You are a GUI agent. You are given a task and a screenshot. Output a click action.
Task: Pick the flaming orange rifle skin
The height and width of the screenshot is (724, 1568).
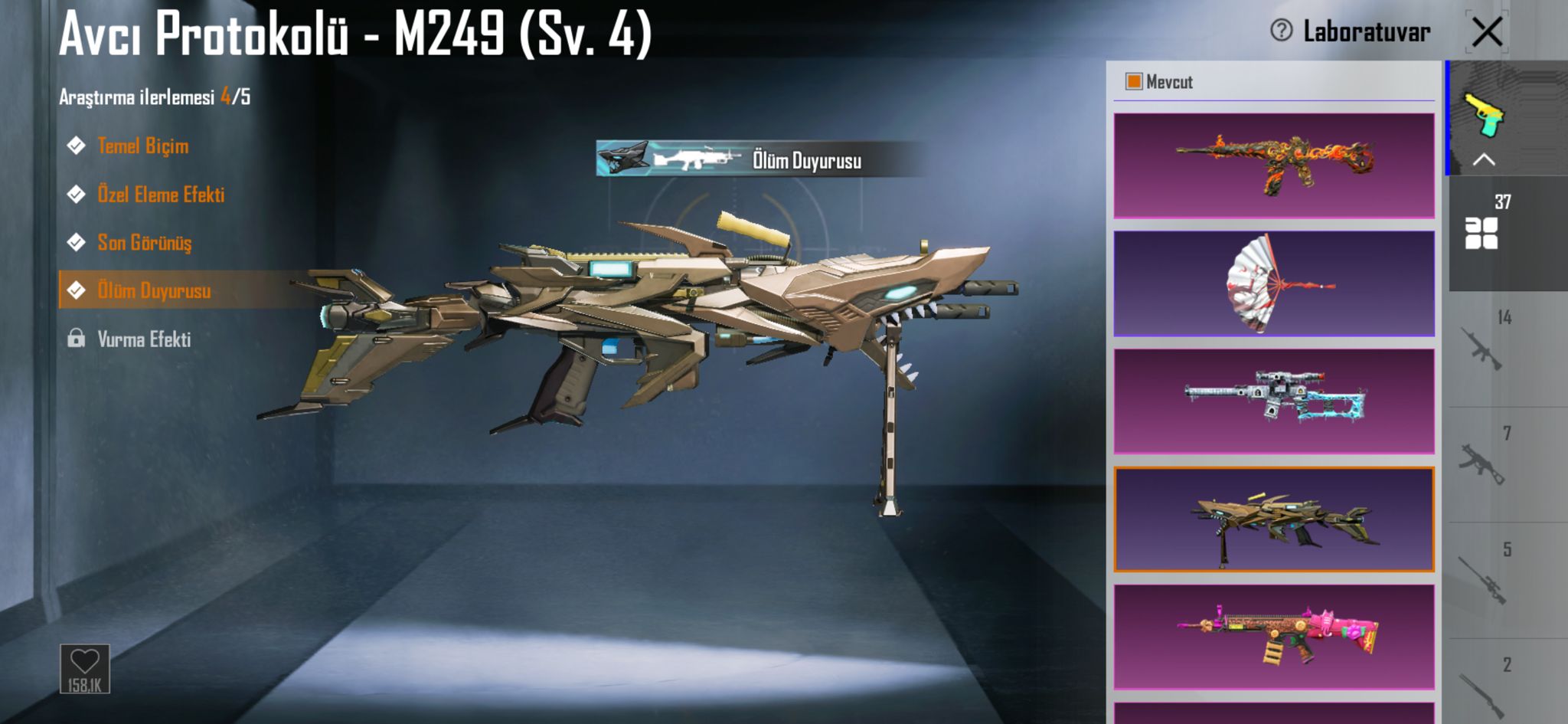point(1273,165)
